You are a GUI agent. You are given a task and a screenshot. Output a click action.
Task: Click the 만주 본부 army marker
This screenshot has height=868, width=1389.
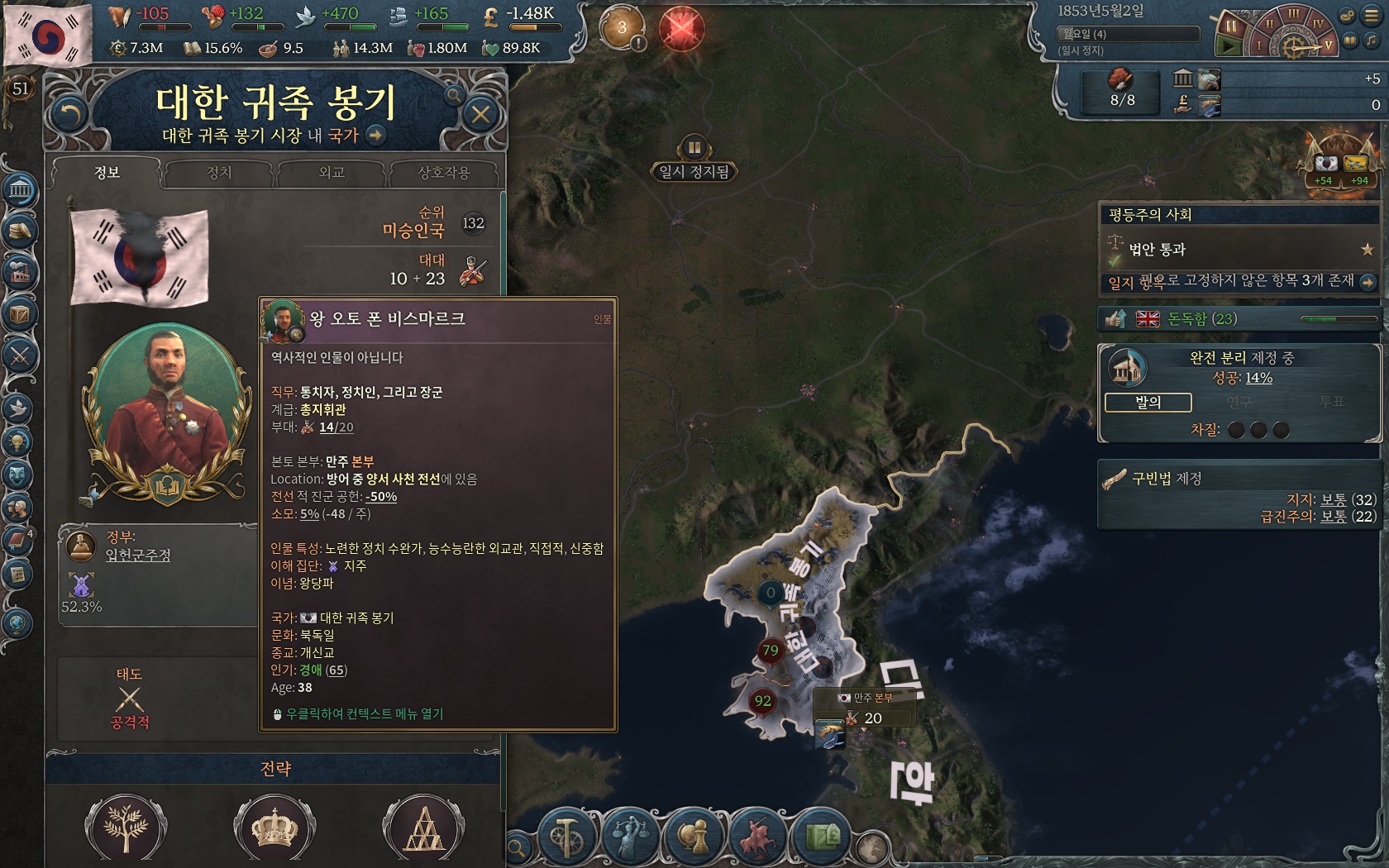(864, 708)
